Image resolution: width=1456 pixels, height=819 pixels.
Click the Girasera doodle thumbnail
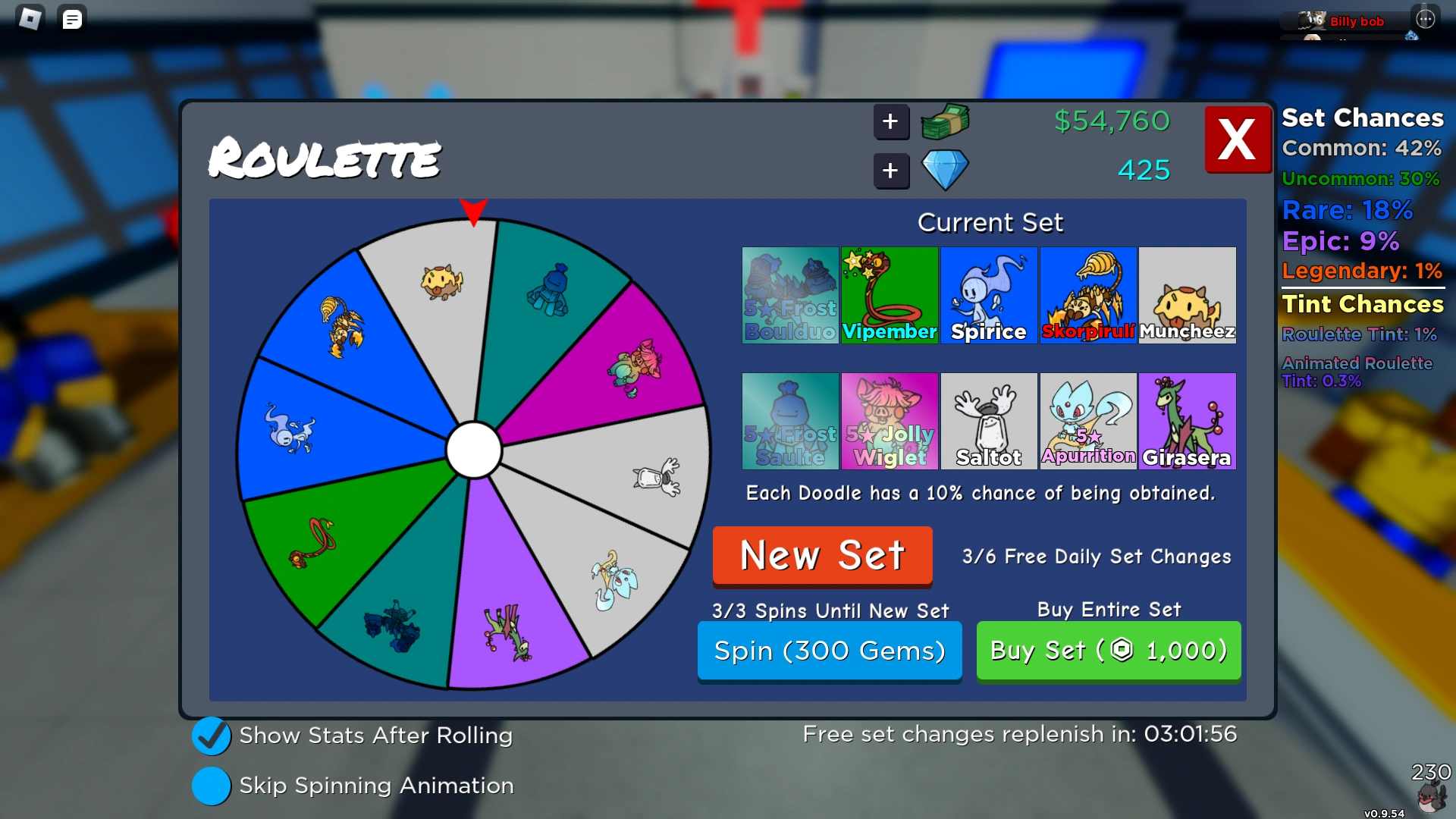pyautogui.click(x=1187, y=421)
